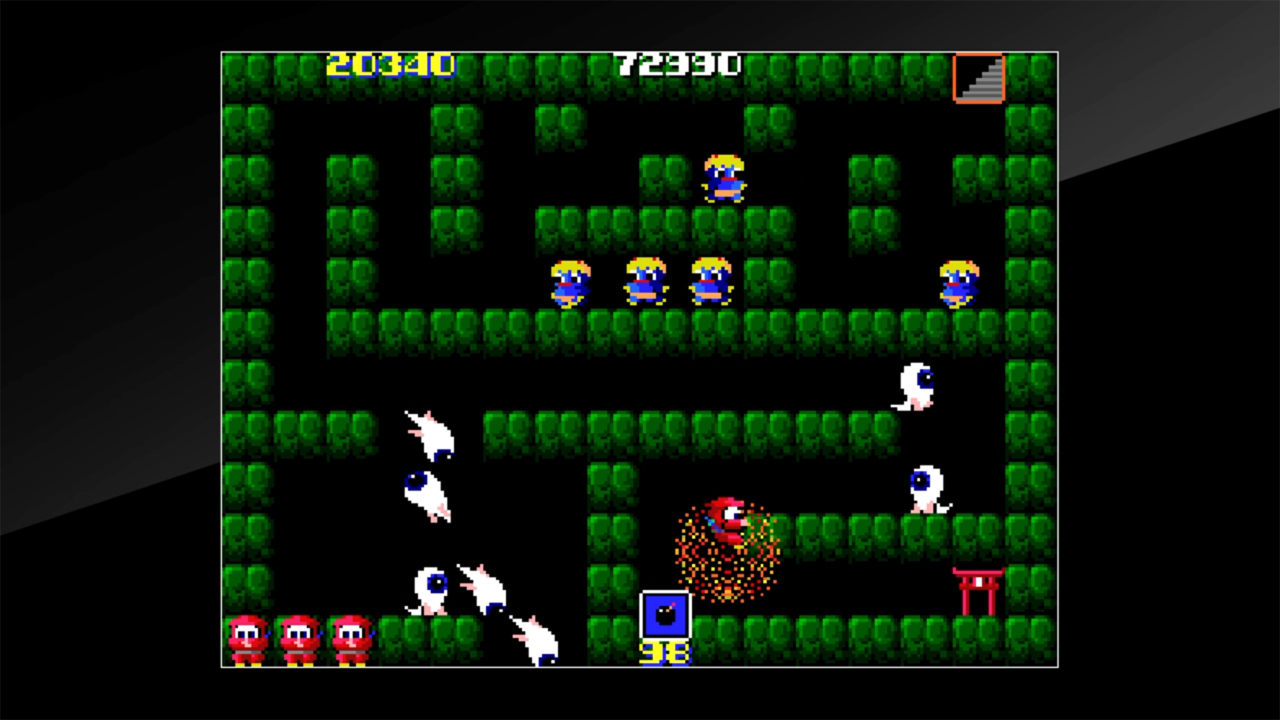The image size is (1280, 720).
Task: Click the eyeball ghost near the right wall
Action: click(927, 490)
